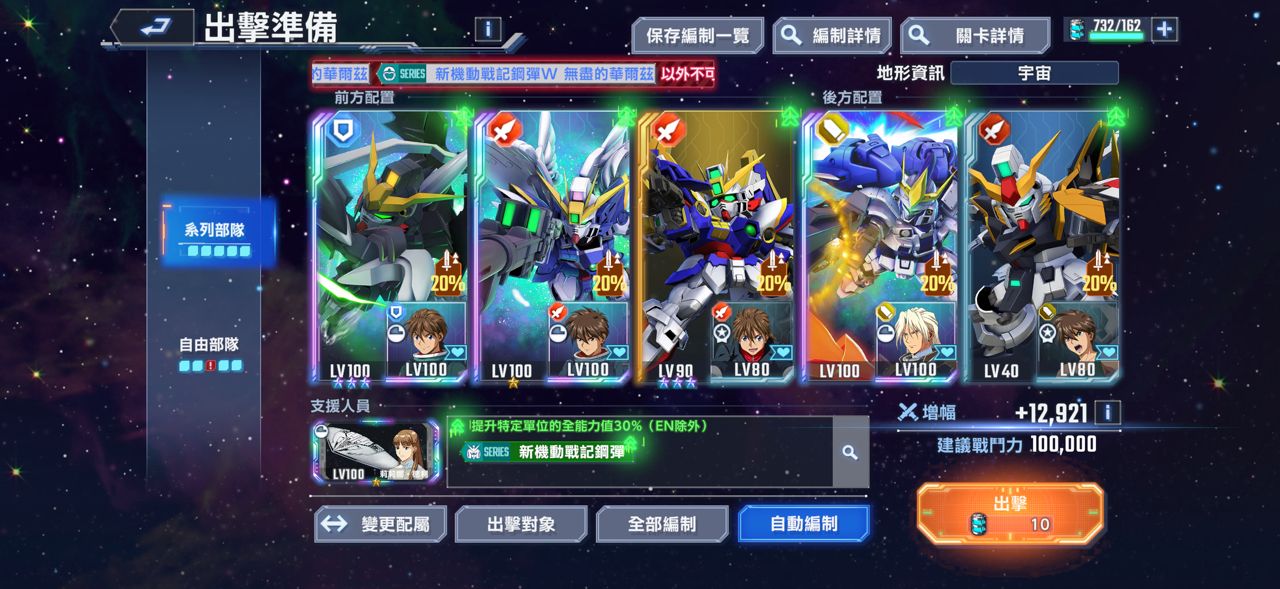Image resolution: width=1280 pixels, height=589 pixels.
Task: Open 出擊對象 sortie targets
Action: [521, 524]
